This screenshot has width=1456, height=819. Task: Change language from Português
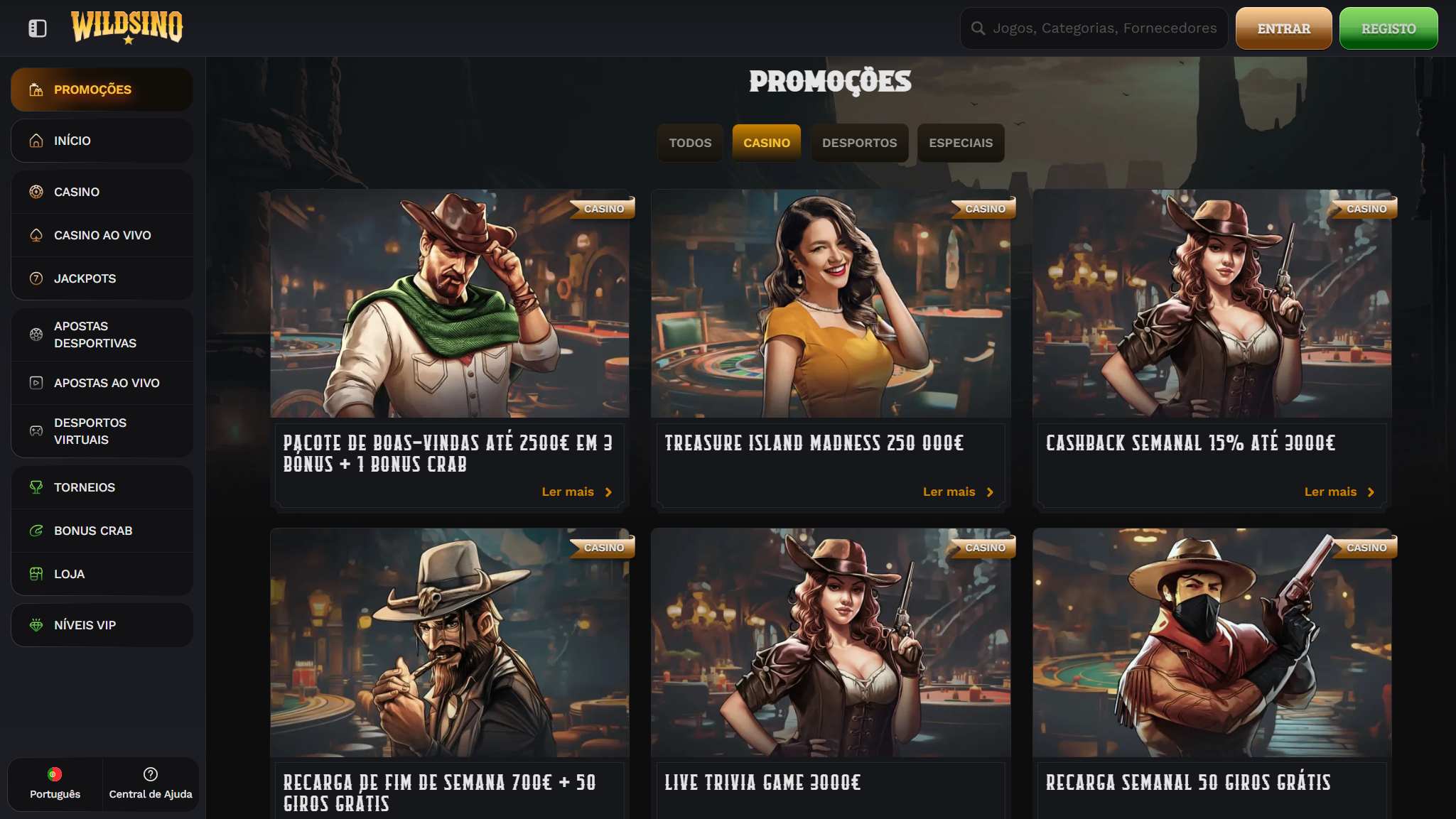55,784
